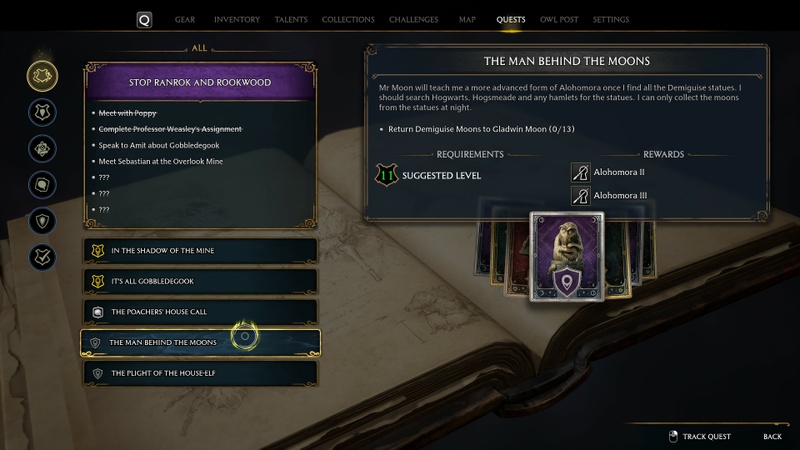Open the Collections tab

point(349,20)
